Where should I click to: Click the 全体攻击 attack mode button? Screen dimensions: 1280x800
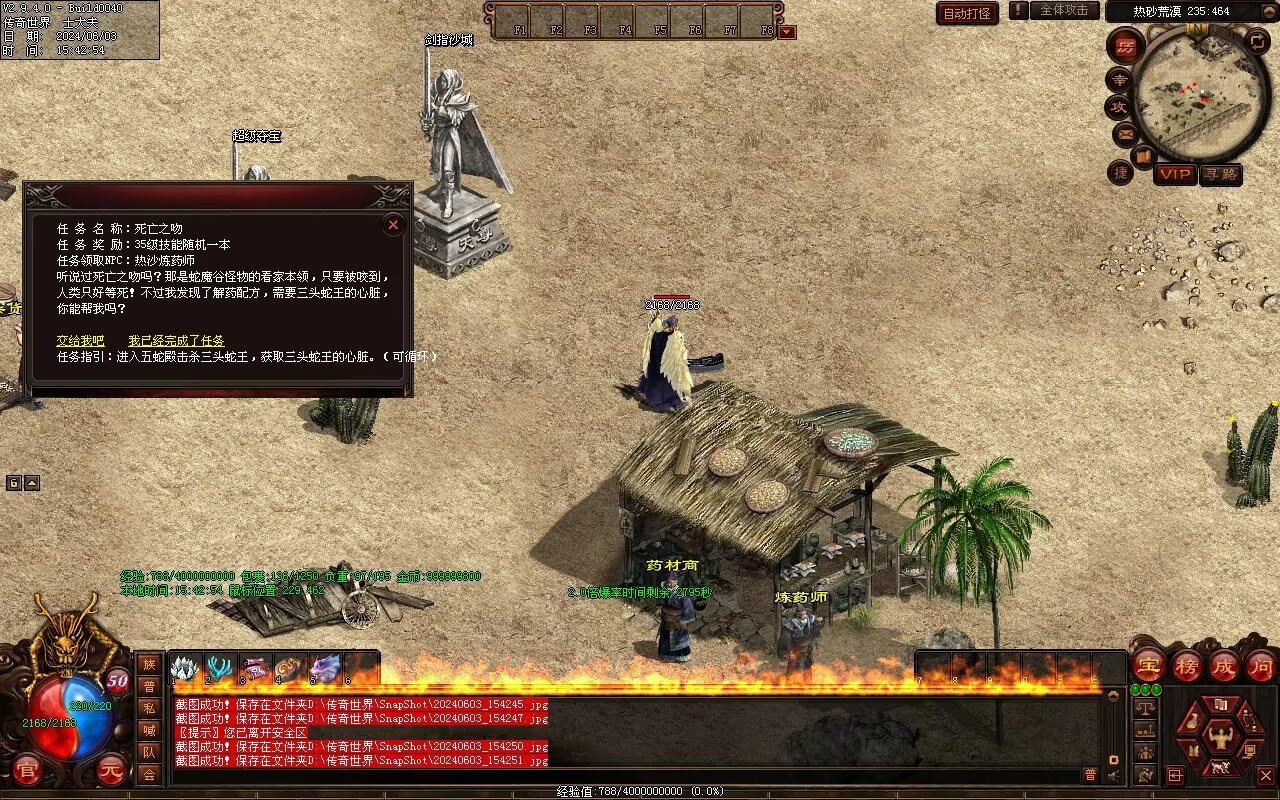pyautogui.click(x=1064, y=10)
